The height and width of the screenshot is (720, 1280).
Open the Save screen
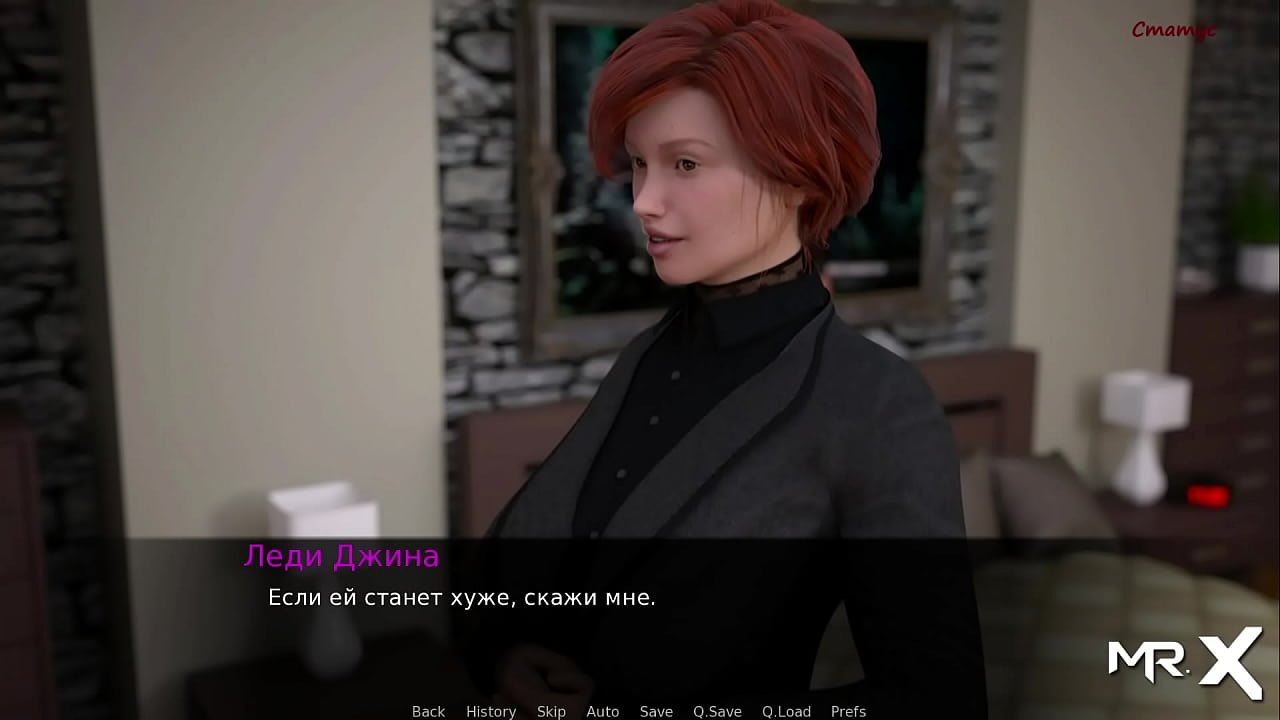[x=656, y=711]
